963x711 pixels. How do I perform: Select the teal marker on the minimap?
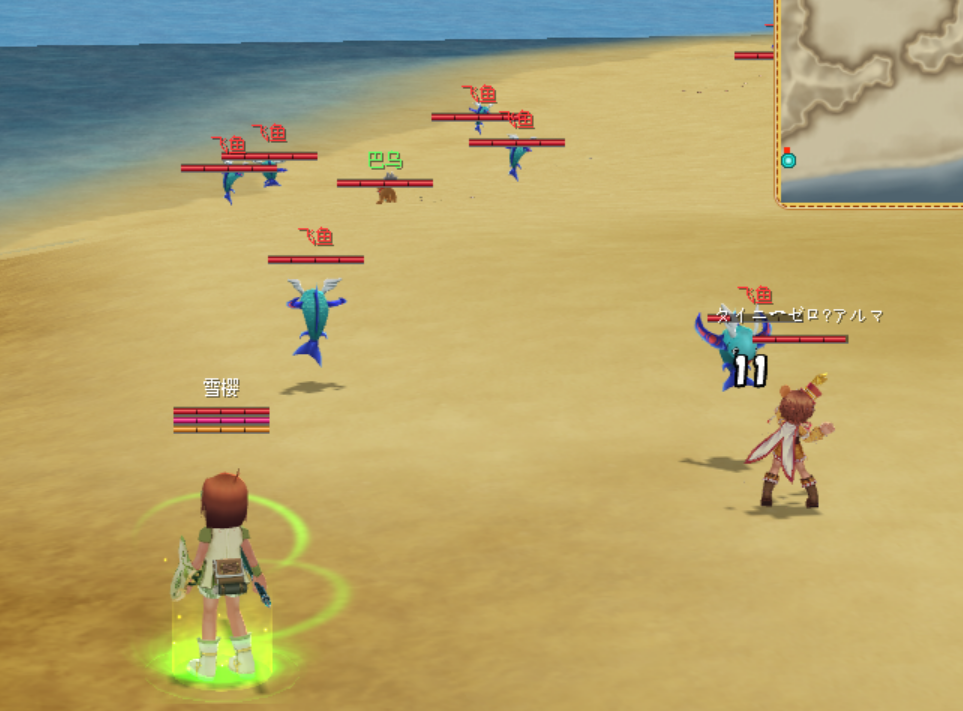coord(788,160)
